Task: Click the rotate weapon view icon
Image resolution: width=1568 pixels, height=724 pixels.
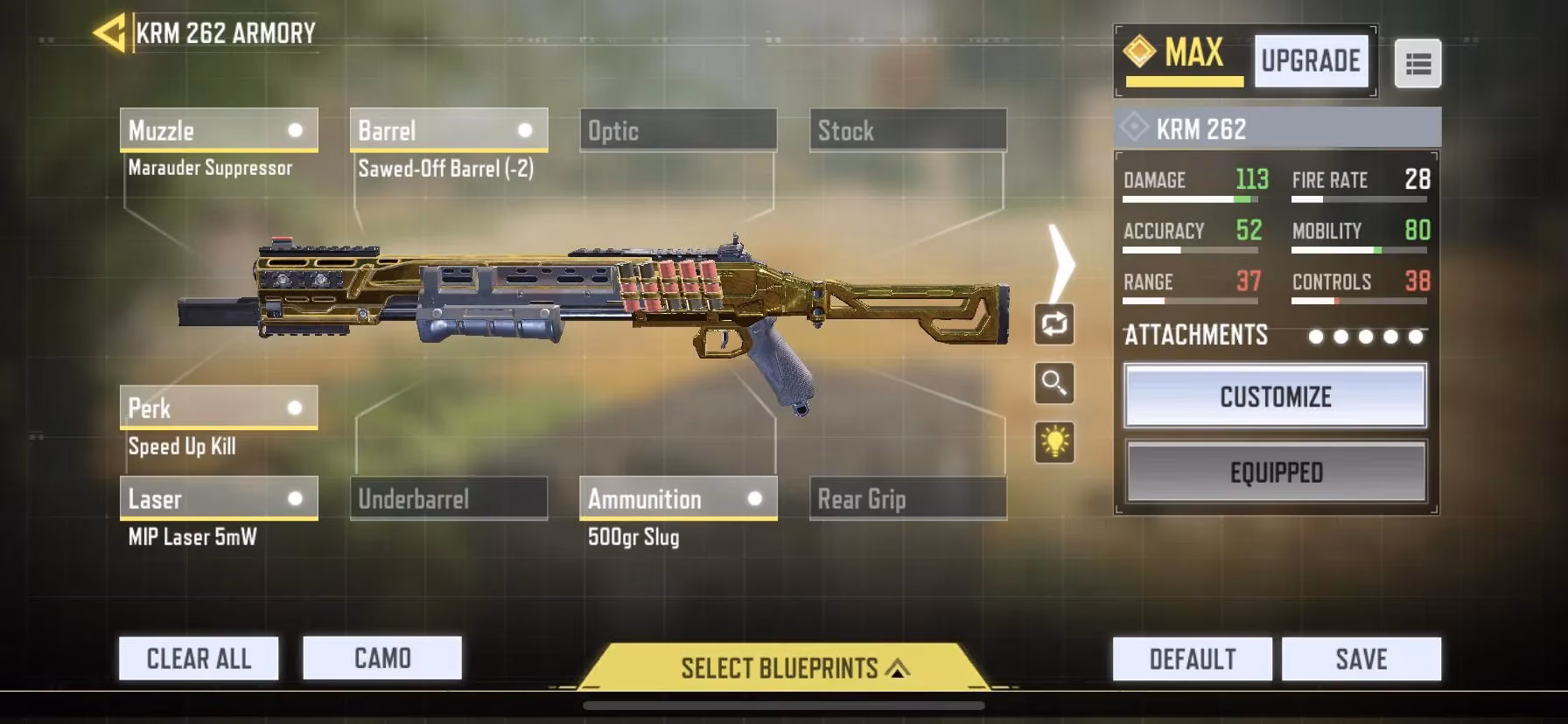Action: point(1054,323)
